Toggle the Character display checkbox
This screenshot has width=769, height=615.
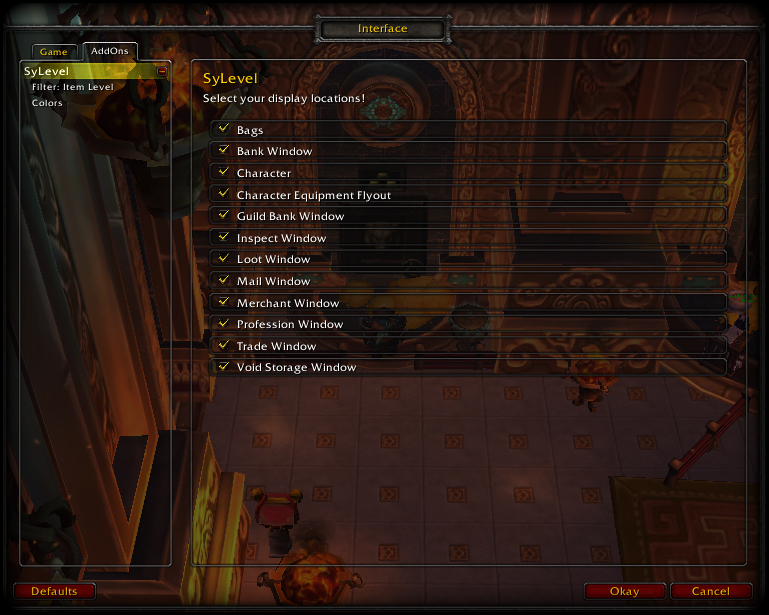click(x=223, y=173)
